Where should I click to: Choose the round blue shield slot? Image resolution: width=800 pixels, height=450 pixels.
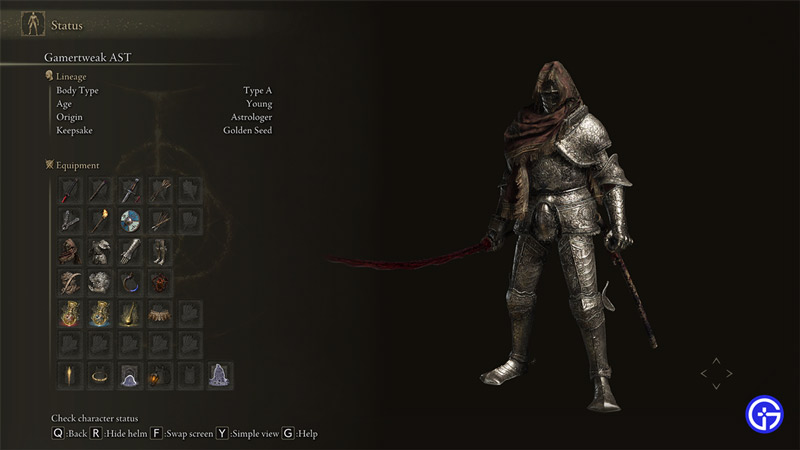(x=130, y=221)
